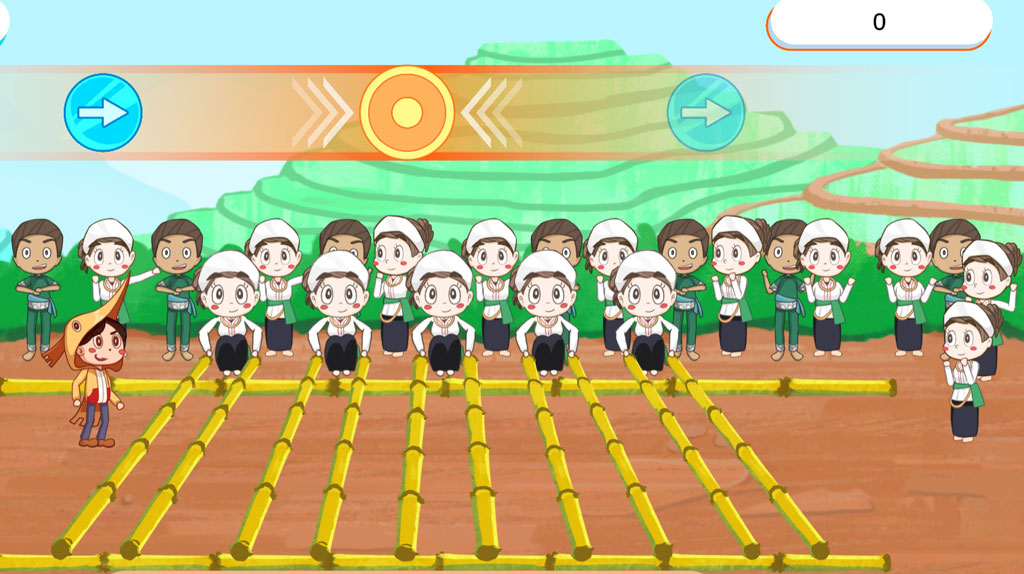This screenshot has height=574, width=1024.
Task: Tap the orange circular hit target
Action: click(407, 113)
